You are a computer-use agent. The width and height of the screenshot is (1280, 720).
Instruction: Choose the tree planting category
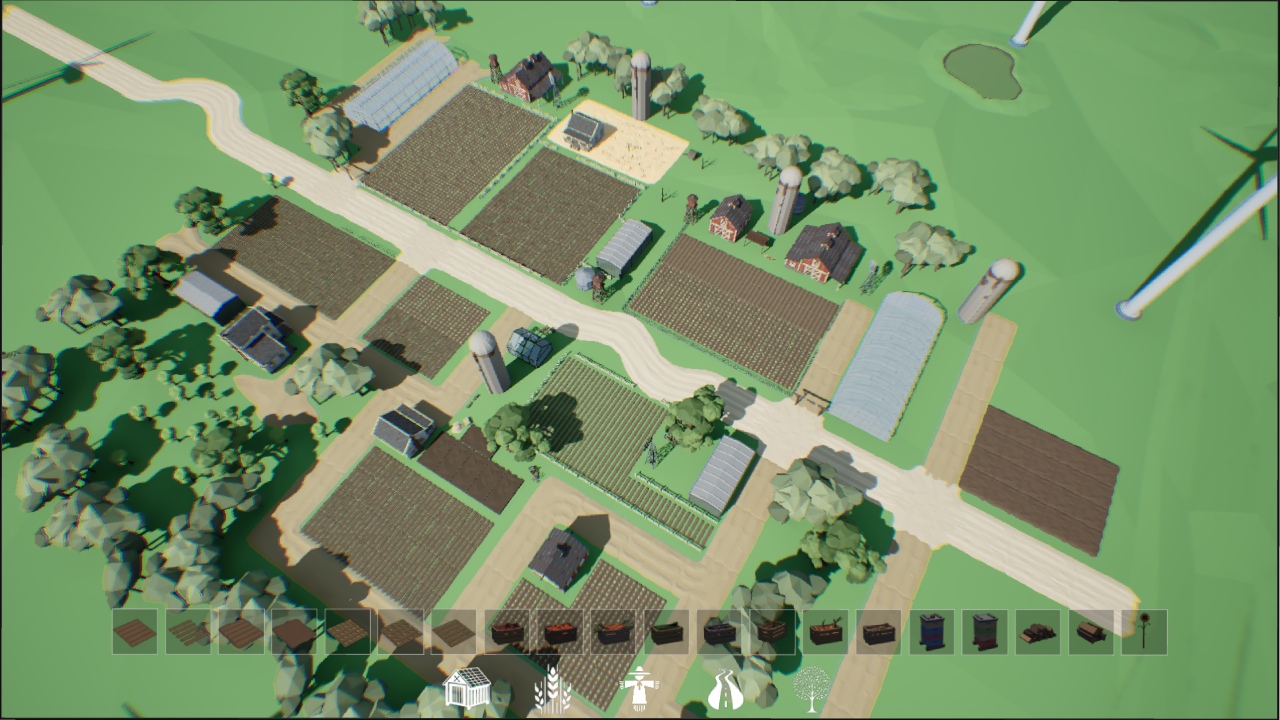[x=811, y=690]
